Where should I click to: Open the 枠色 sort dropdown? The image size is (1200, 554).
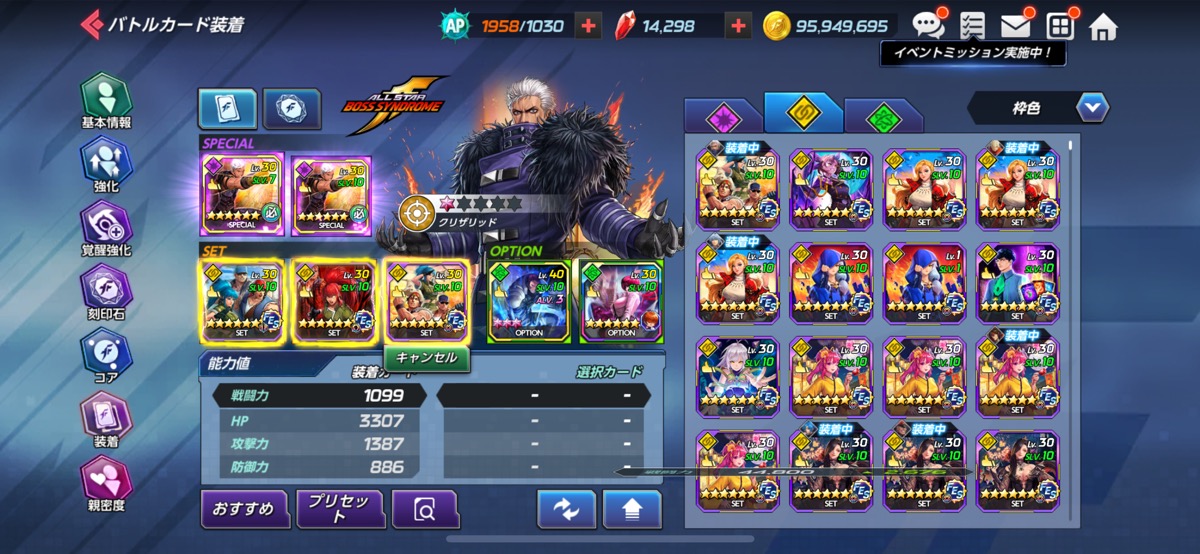pos(1038,106)
